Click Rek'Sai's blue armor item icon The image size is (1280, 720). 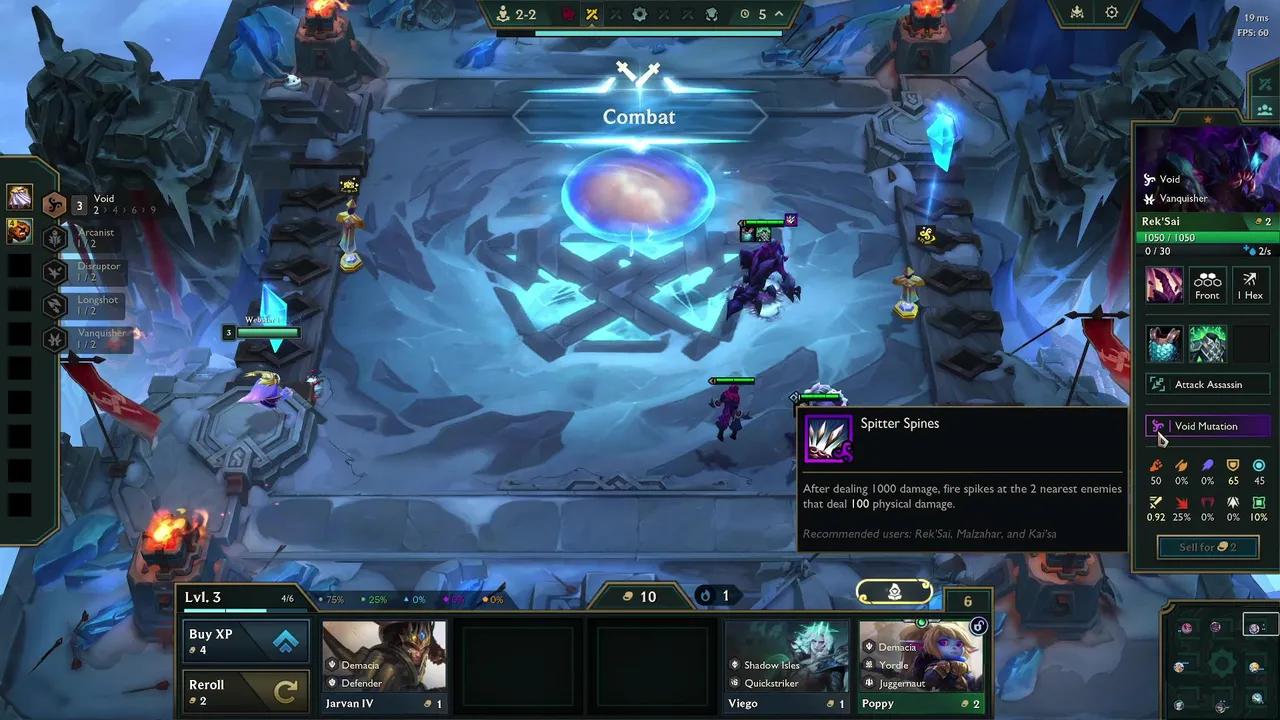(1164, 343)
